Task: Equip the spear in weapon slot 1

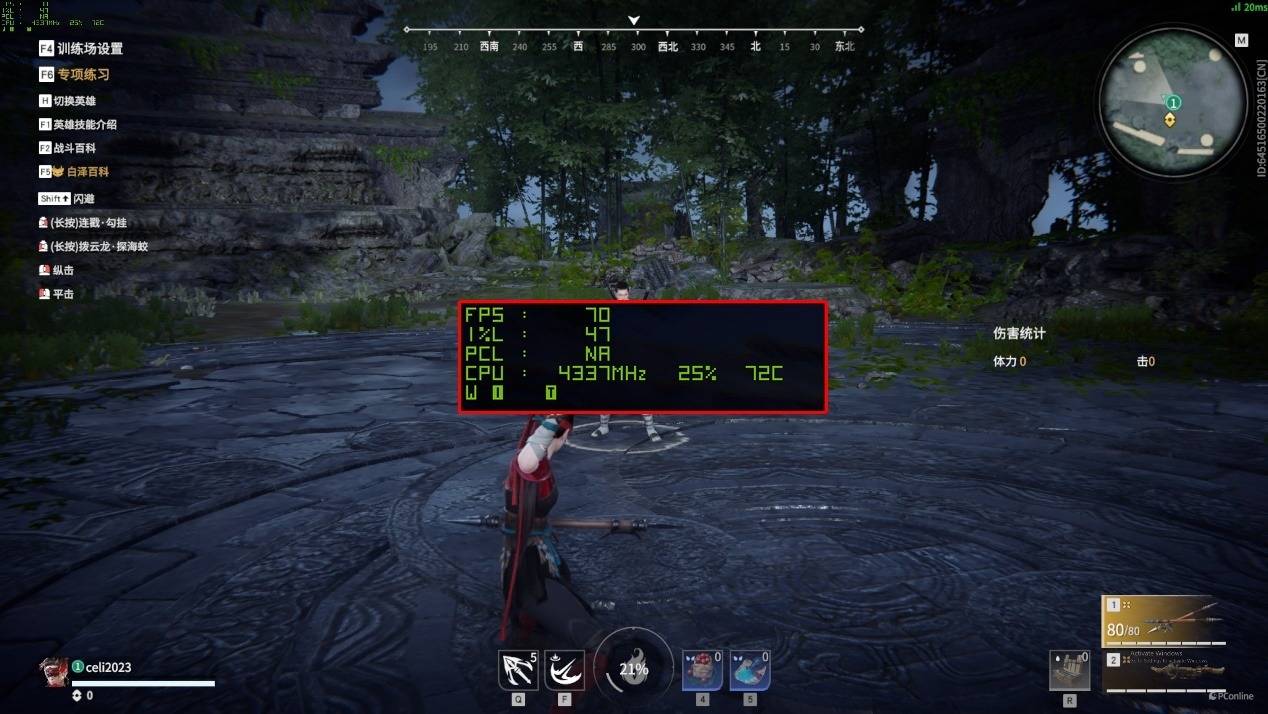Action: [x=1163, y=621]
